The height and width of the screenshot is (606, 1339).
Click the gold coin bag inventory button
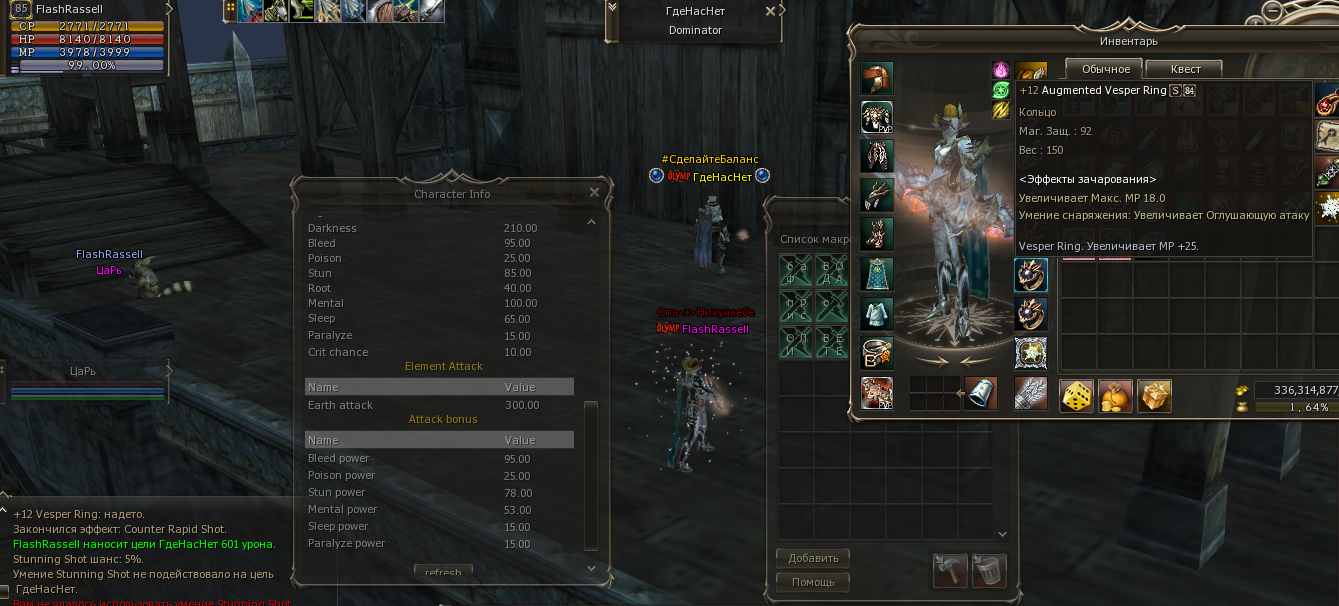[x=1115, y=395]
